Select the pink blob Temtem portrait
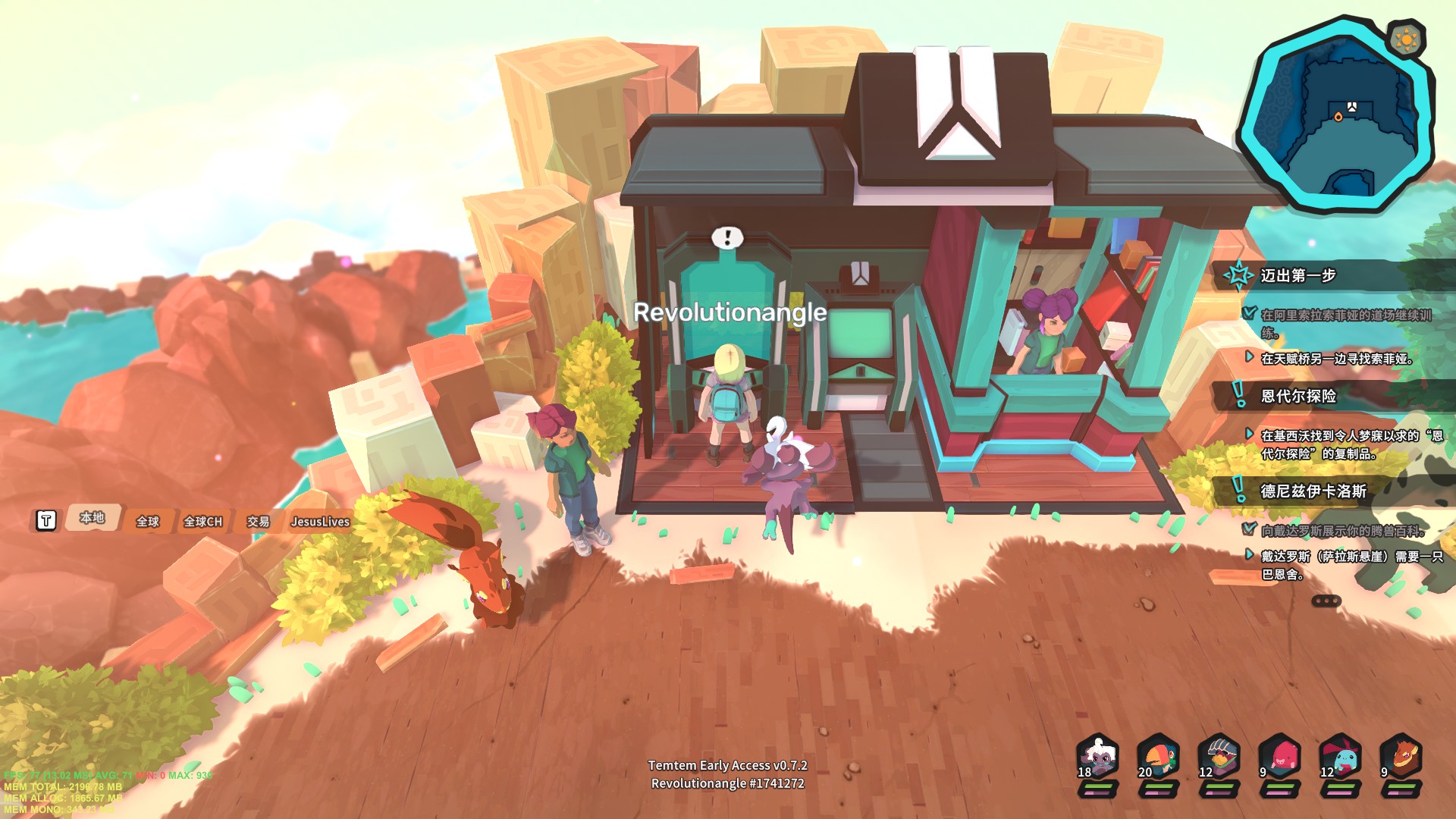 click(1280, 757)
